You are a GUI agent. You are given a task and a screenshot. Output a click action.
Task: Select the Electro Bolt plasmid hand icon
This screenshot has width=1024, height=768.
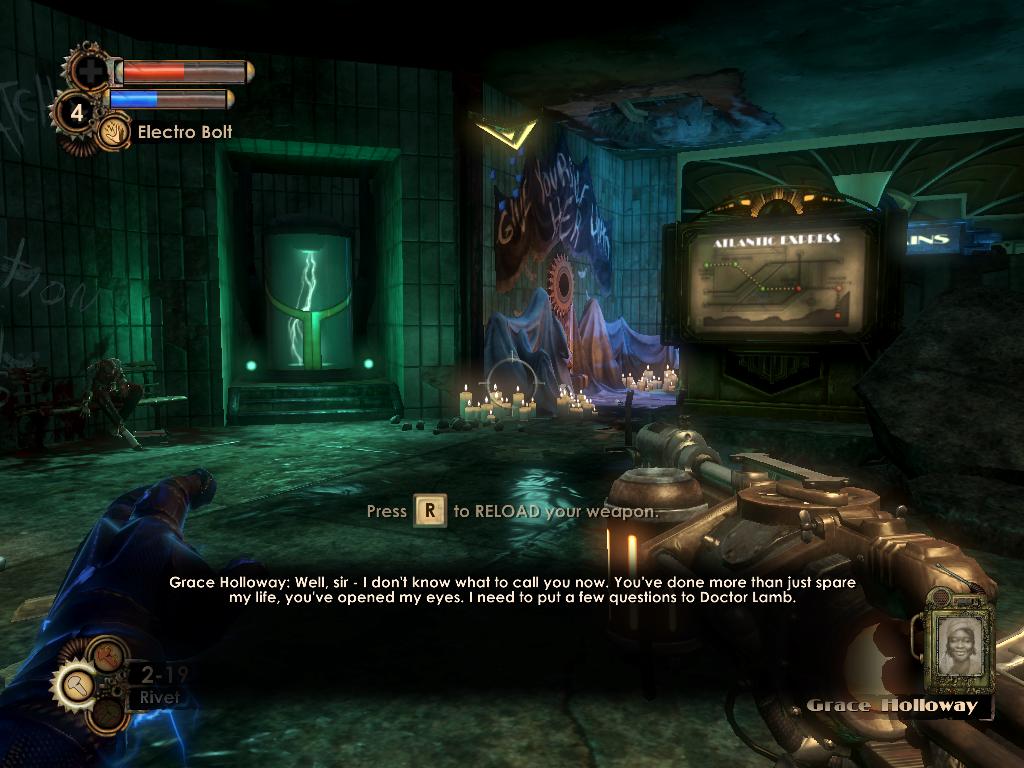112,132
